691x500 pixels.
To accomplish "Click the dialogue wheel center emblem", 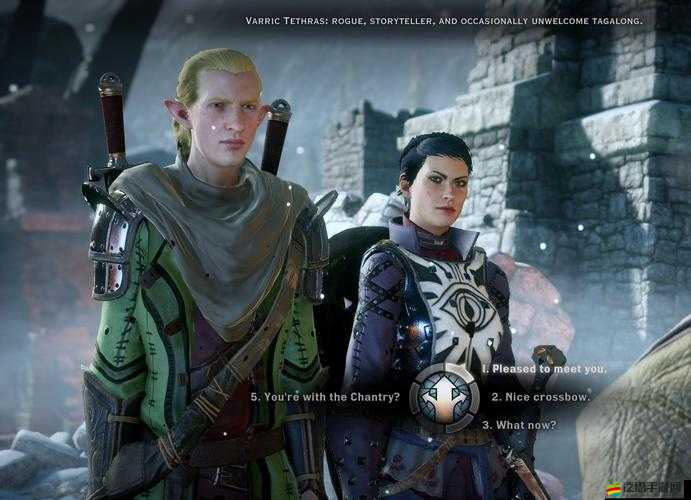I will pos(443,397).
